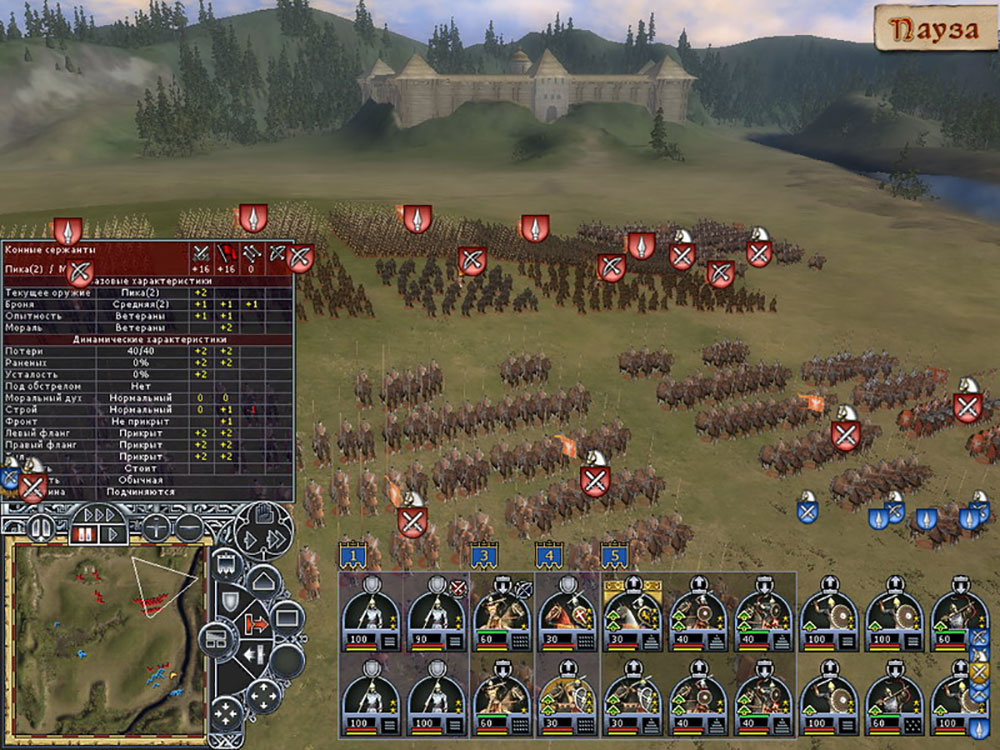
Task: Select group banner number 4
Action: pos(548,554)
